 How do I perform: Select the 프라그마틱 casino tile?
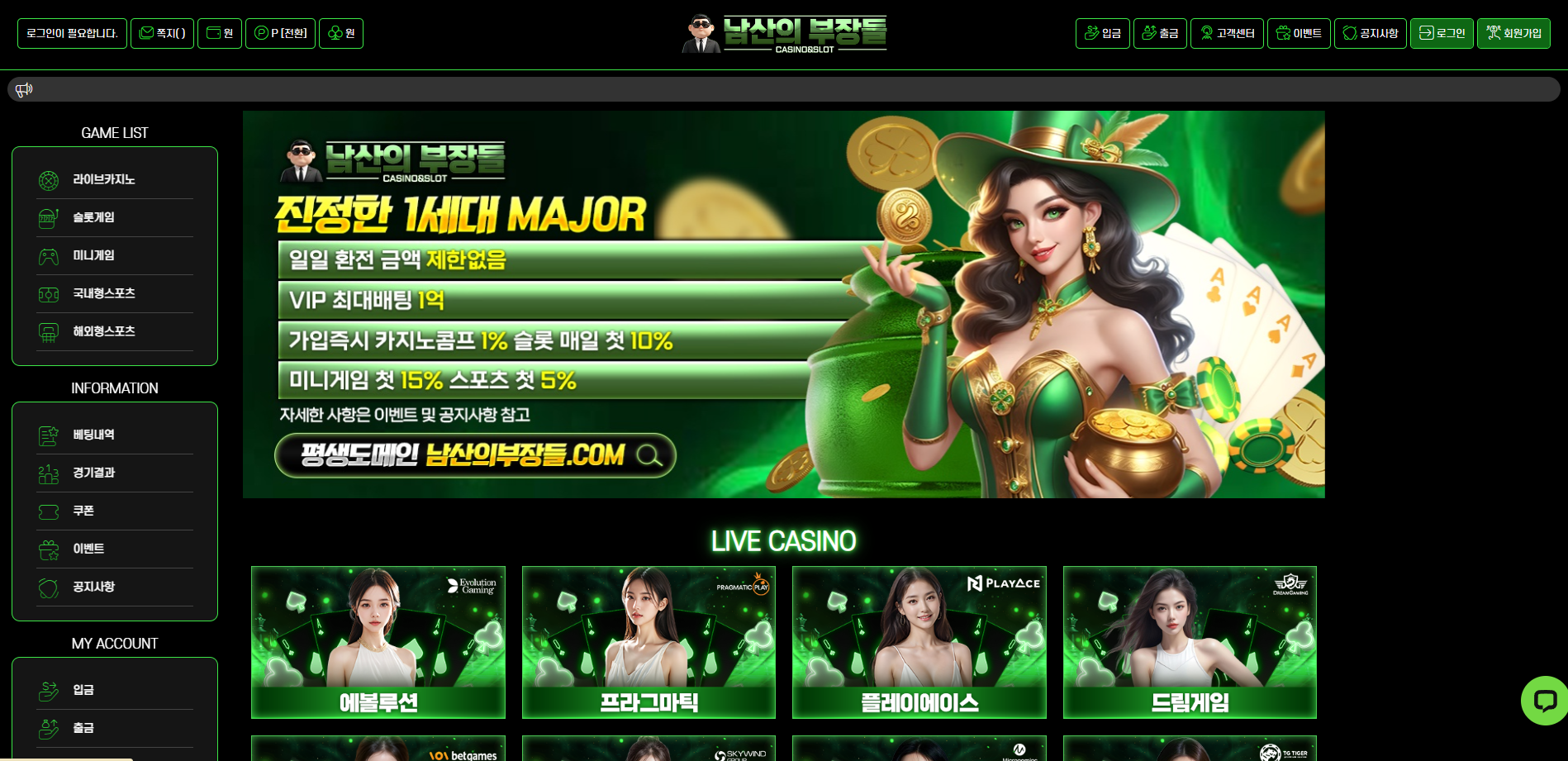[x=649, y=642]
